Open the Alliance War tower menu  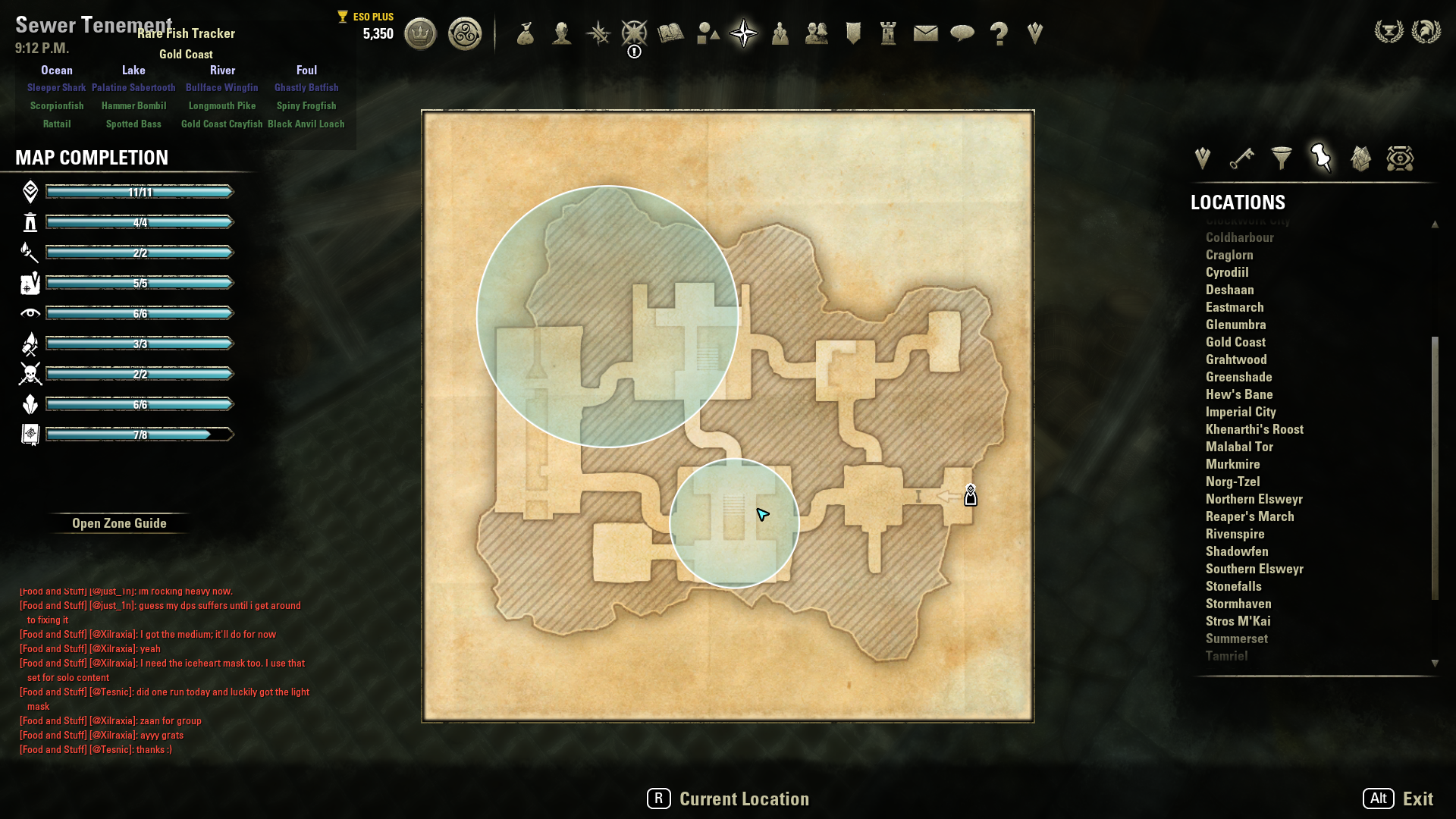pos(888,34)
